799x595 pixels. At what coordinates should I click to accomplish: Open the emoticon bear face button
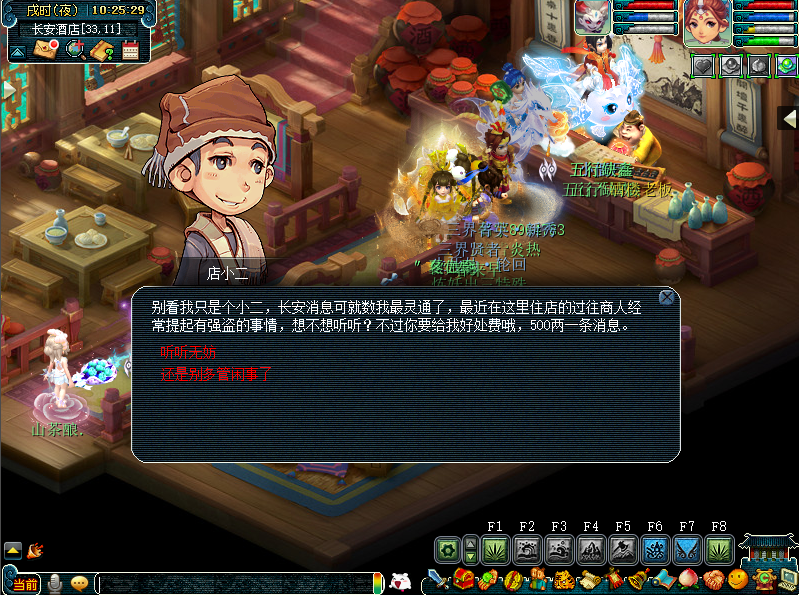[400, 581]
